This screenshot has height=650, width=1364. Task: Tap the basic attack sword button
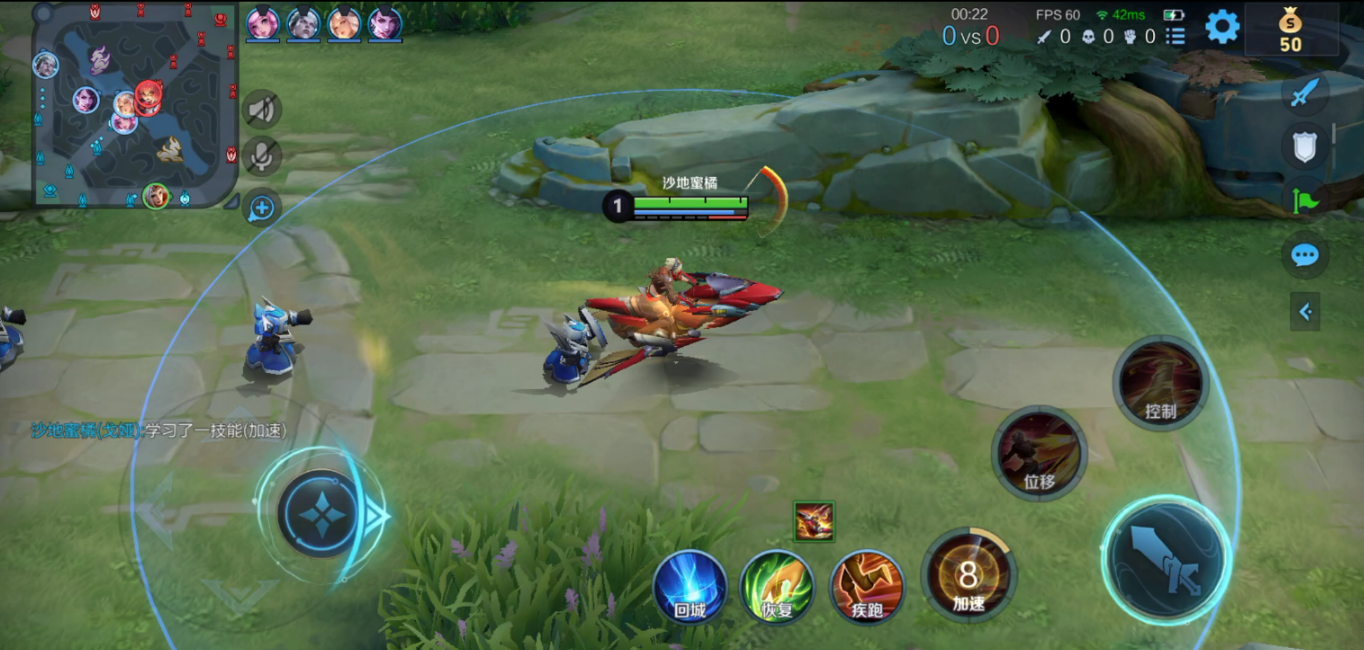[1165, 560]
